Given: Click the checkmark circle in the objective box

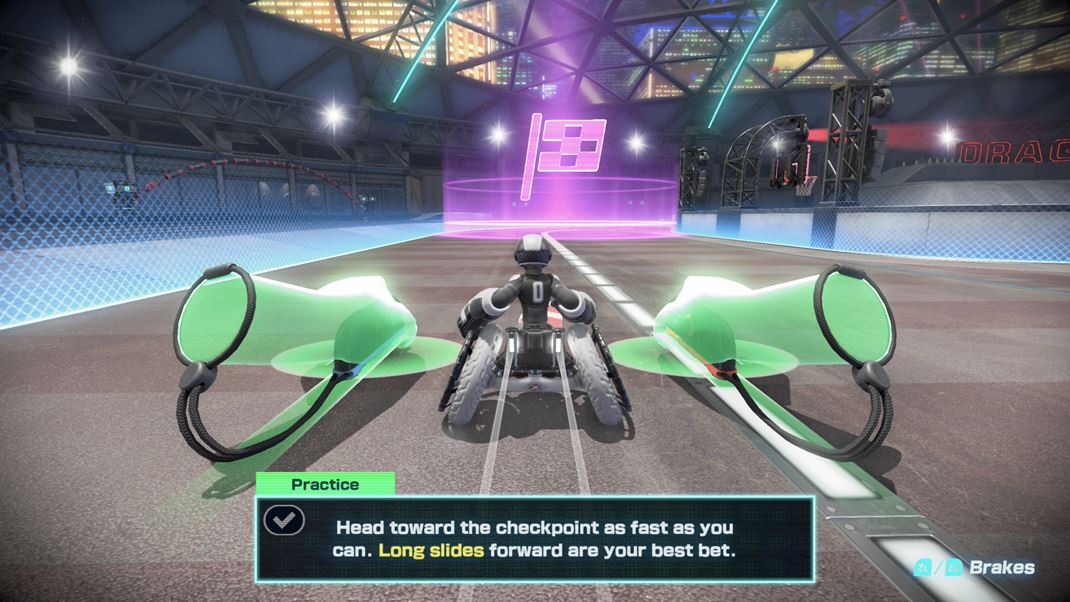Looking at the screenshot, I should (284, 520).
